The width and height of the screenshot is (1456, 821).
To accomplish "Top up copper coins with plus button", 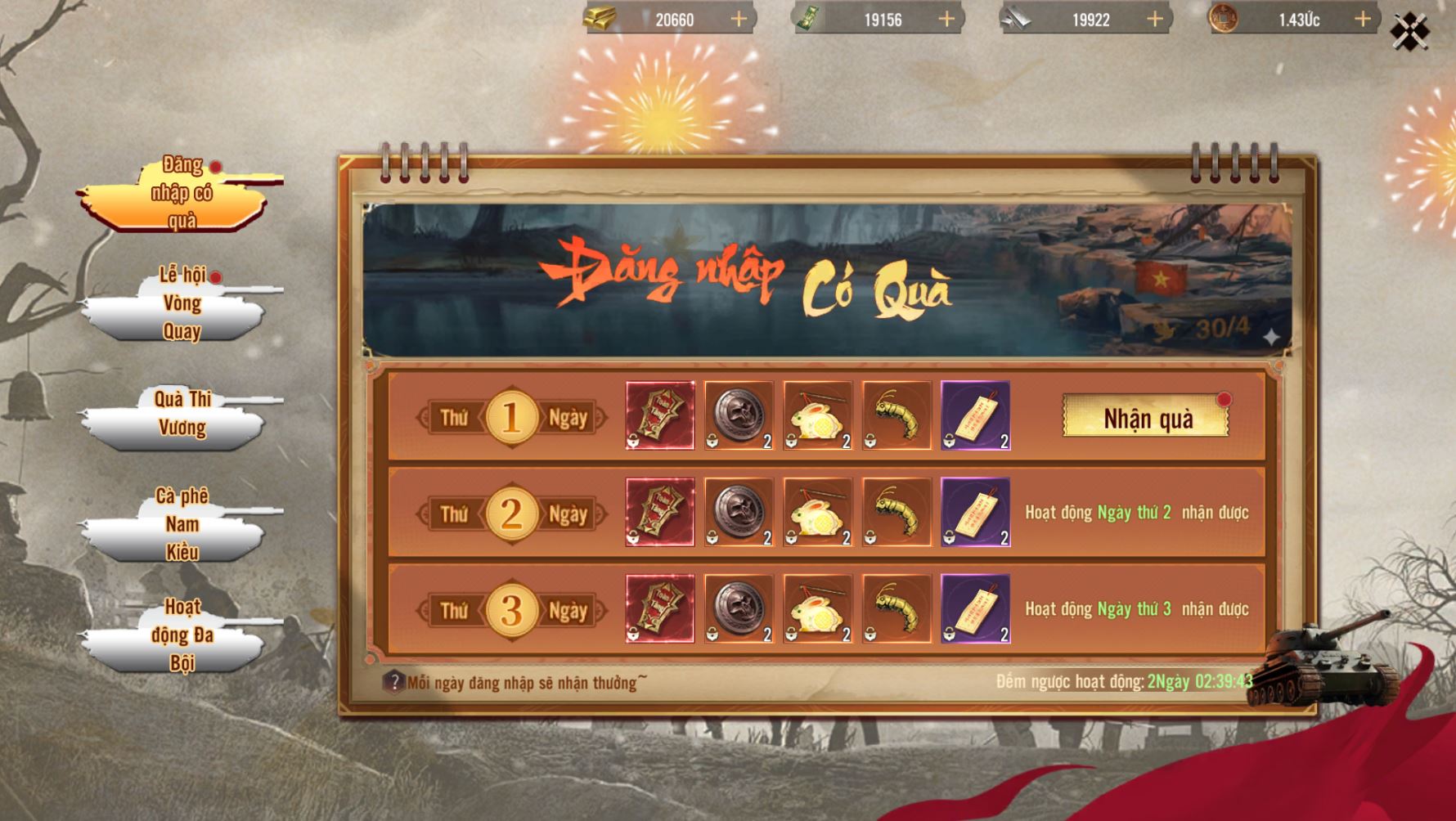I will click(1362, 19).
